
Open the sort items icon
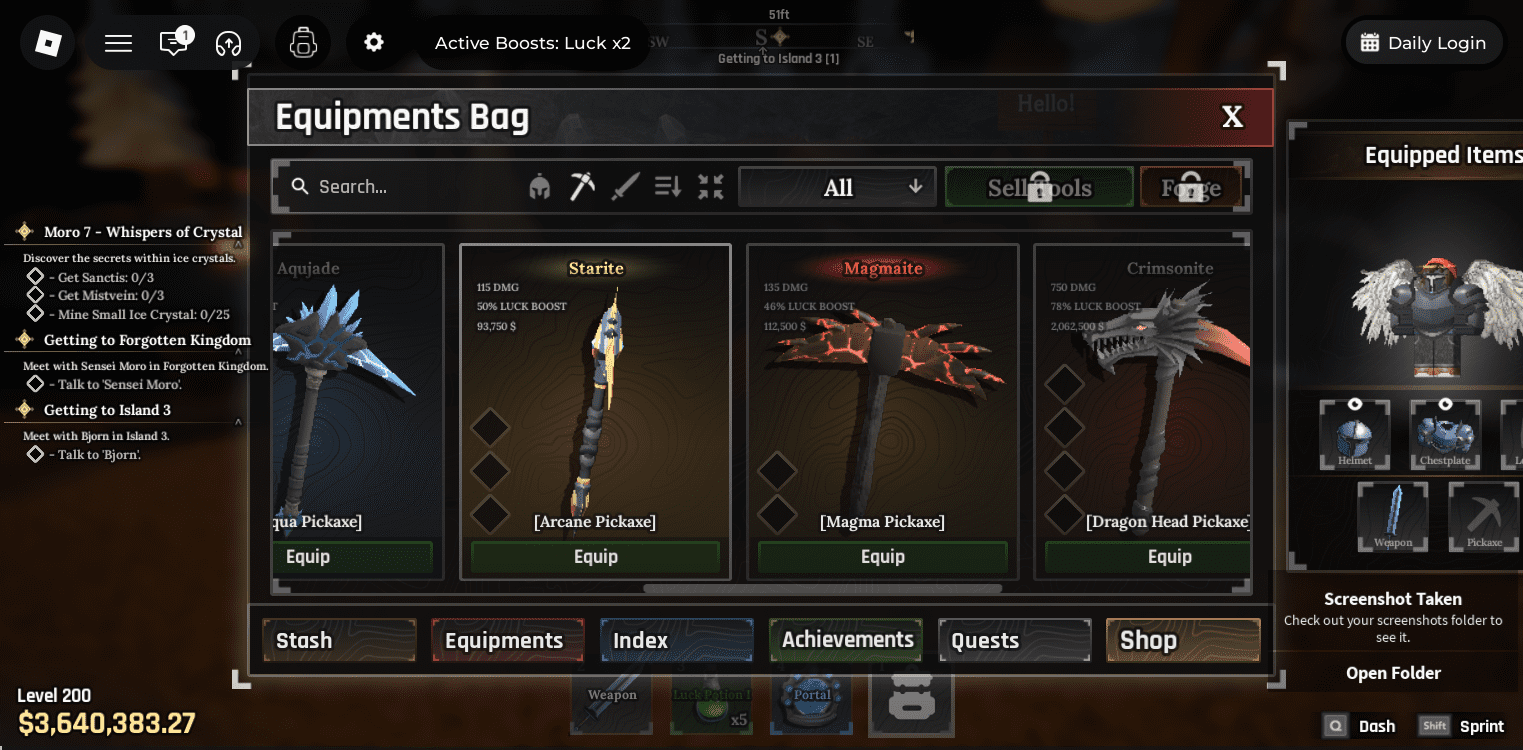pyautogui.click(x=667, y=186)
